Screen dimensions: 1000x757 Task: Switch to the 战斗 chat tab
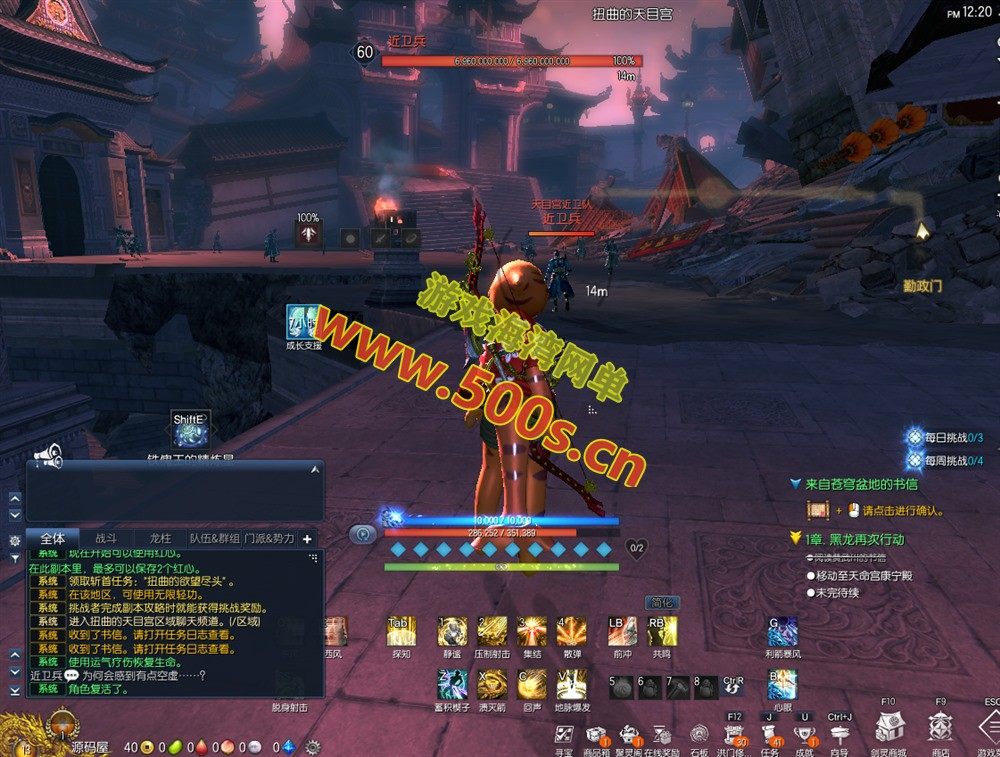tap(106, 538)
